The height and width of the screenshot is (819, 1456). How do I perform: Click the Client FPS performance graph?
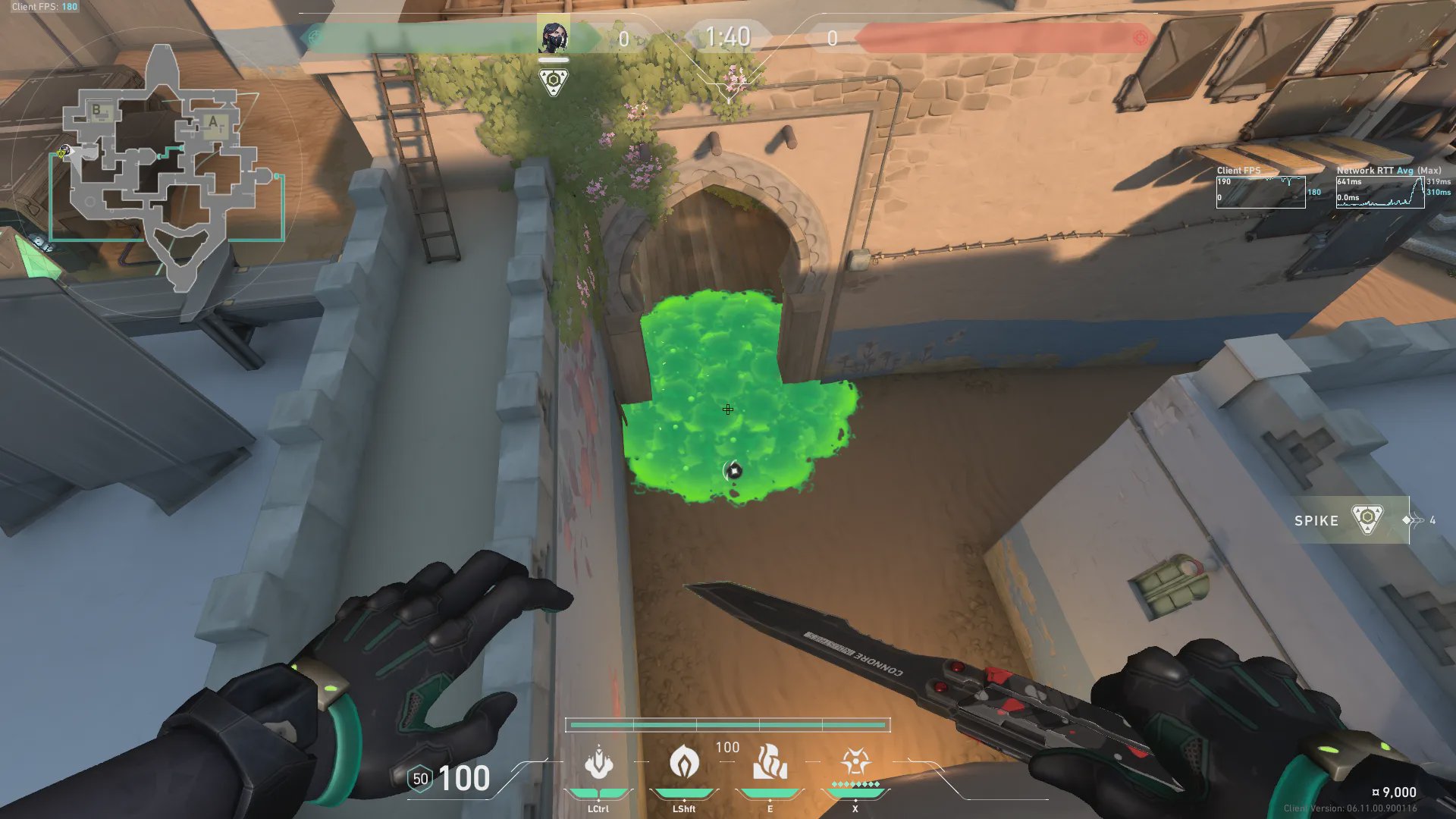pos(1260,192)
